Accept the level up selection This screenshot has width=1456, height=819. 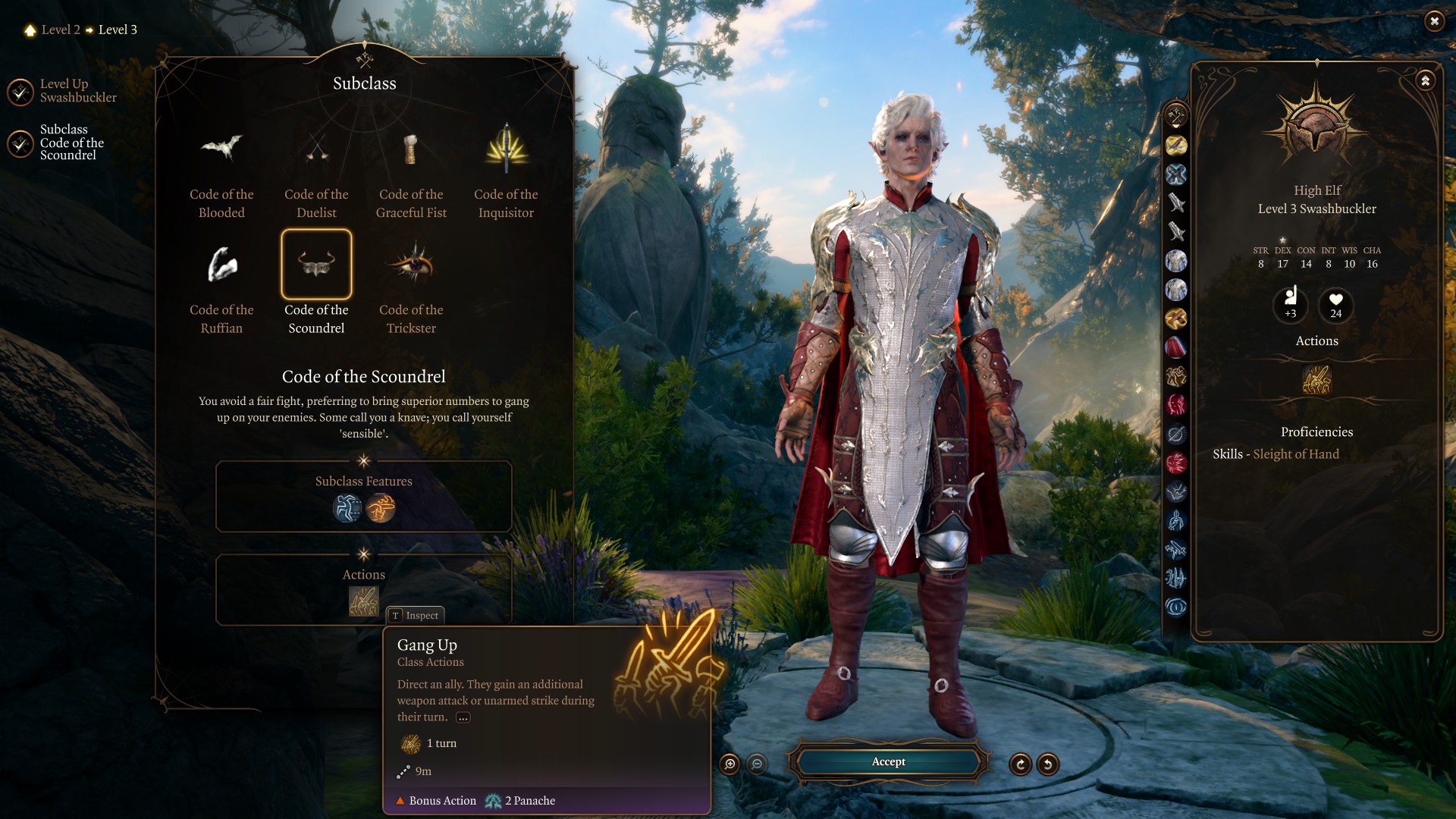(x=888, y=762)
